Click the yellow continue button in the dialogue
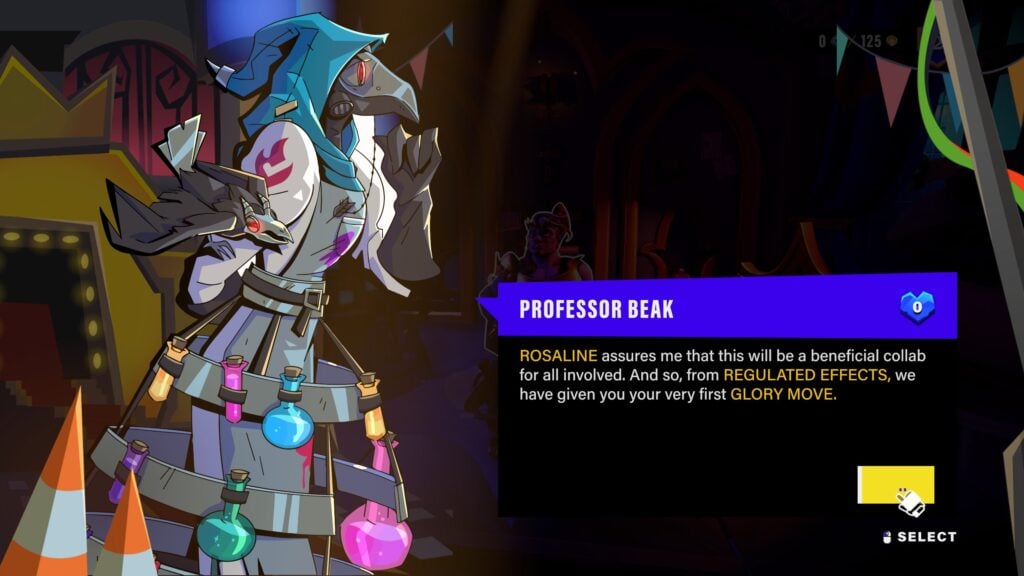Screen dimensions: 1024x576 pyautogui.click(x=895, y=485)
